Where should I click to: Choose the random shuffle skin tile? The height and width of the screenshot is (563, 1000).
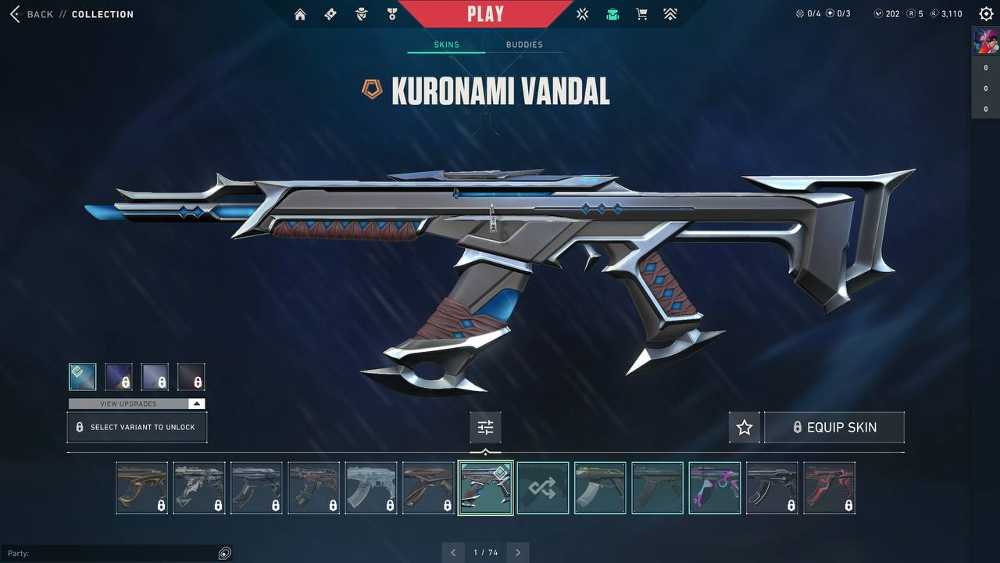[x=543, y=487]
